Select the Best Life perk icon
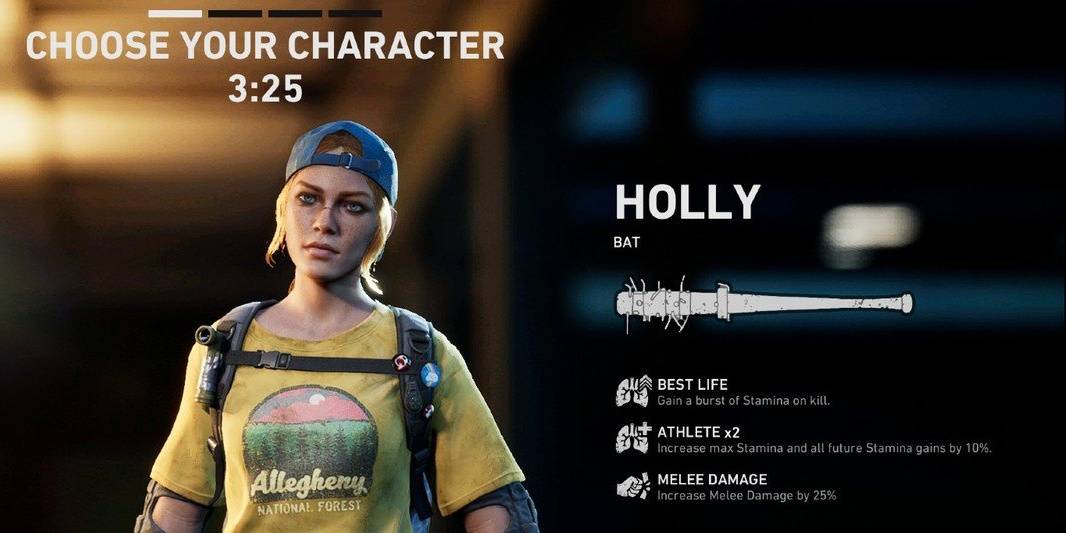This screenshot has height=533, width=1066. (x=632, y=391)
